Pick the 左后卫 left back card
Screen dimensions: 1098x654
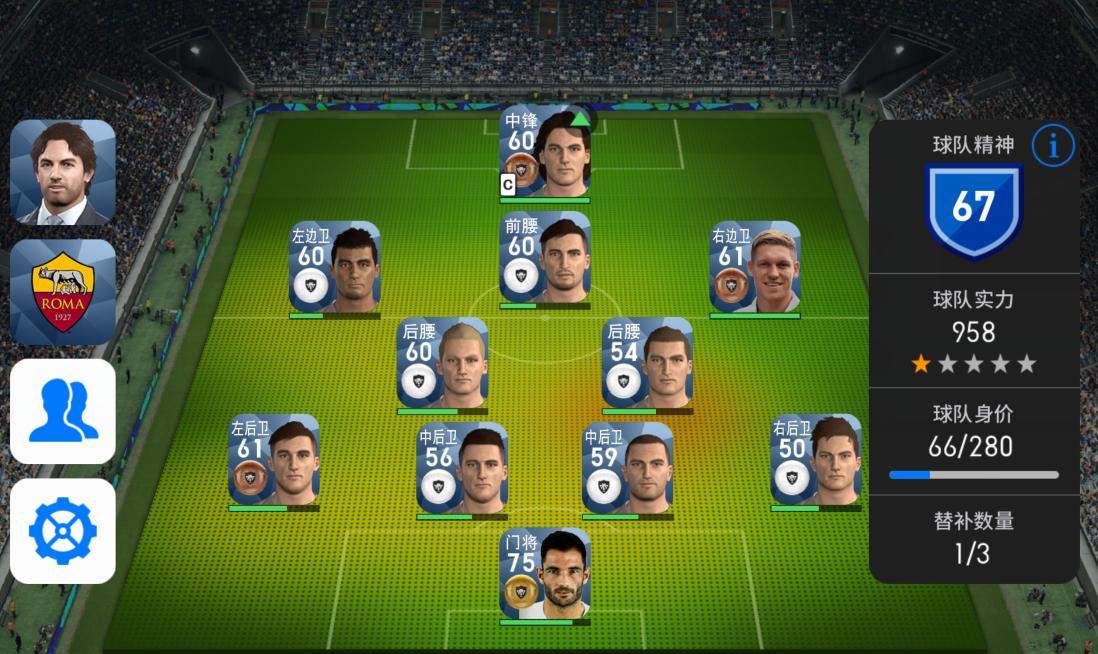point(274,461)
